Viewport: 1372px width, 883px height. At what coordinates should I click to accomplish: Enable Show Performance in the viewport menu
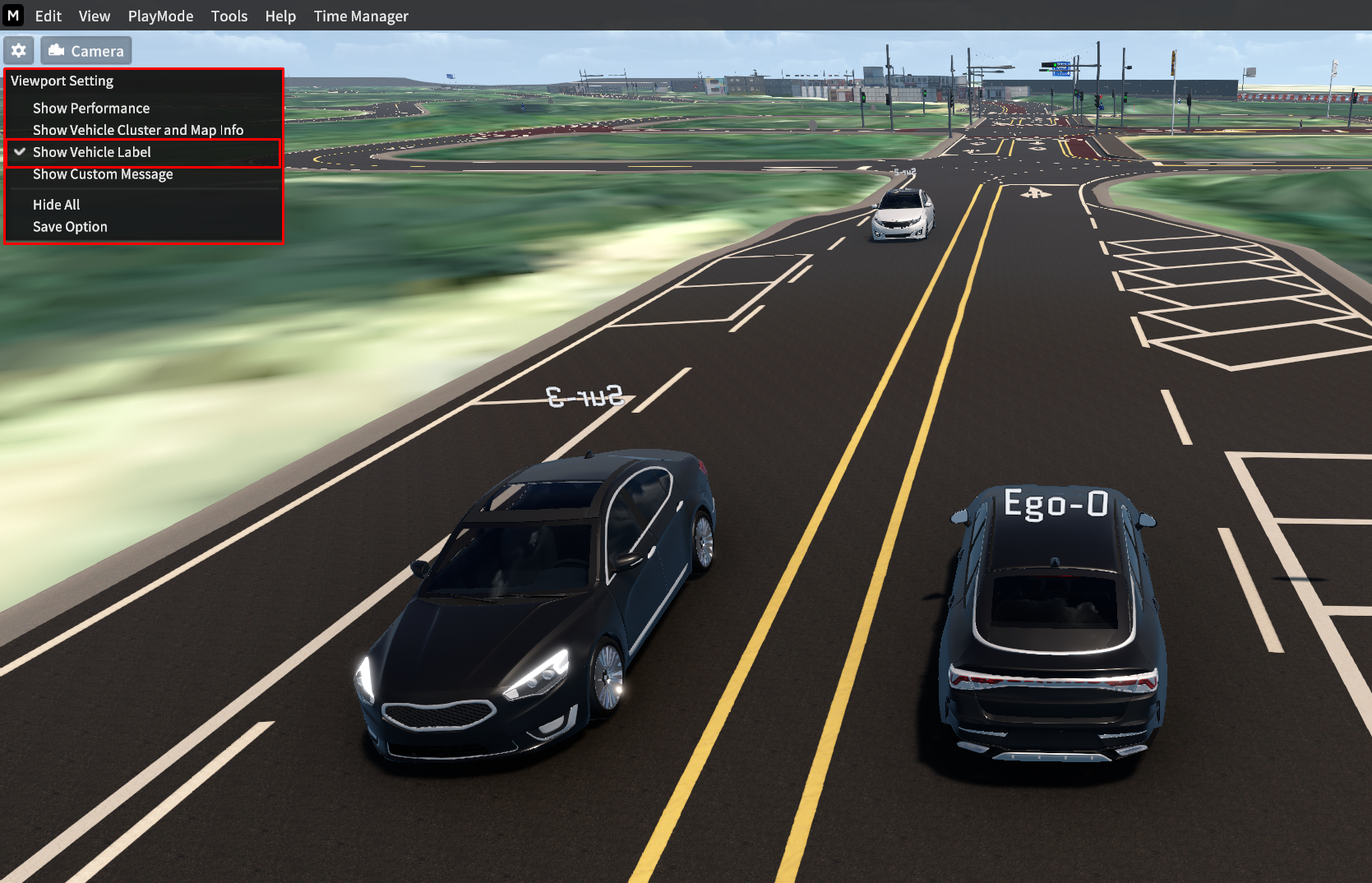tap(90, 108)
